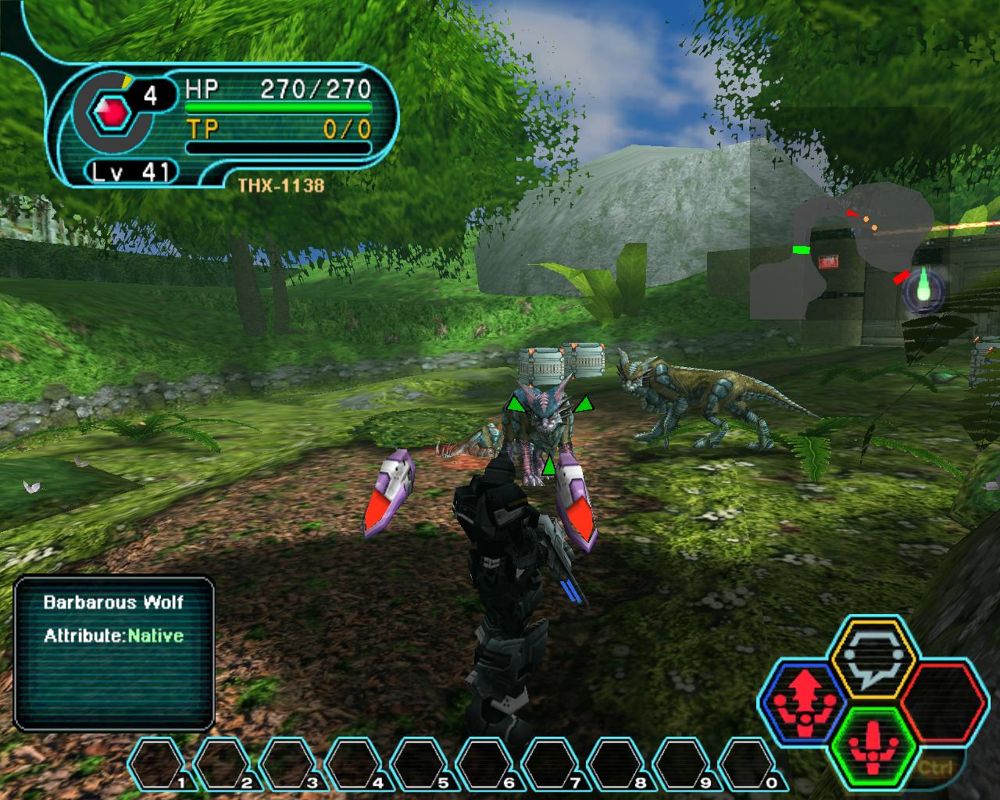The width and height of the screenshot is (1000, 800).
Task: Click the Barbarous Wolf target info panel
Action: click(x=114, y=653)
